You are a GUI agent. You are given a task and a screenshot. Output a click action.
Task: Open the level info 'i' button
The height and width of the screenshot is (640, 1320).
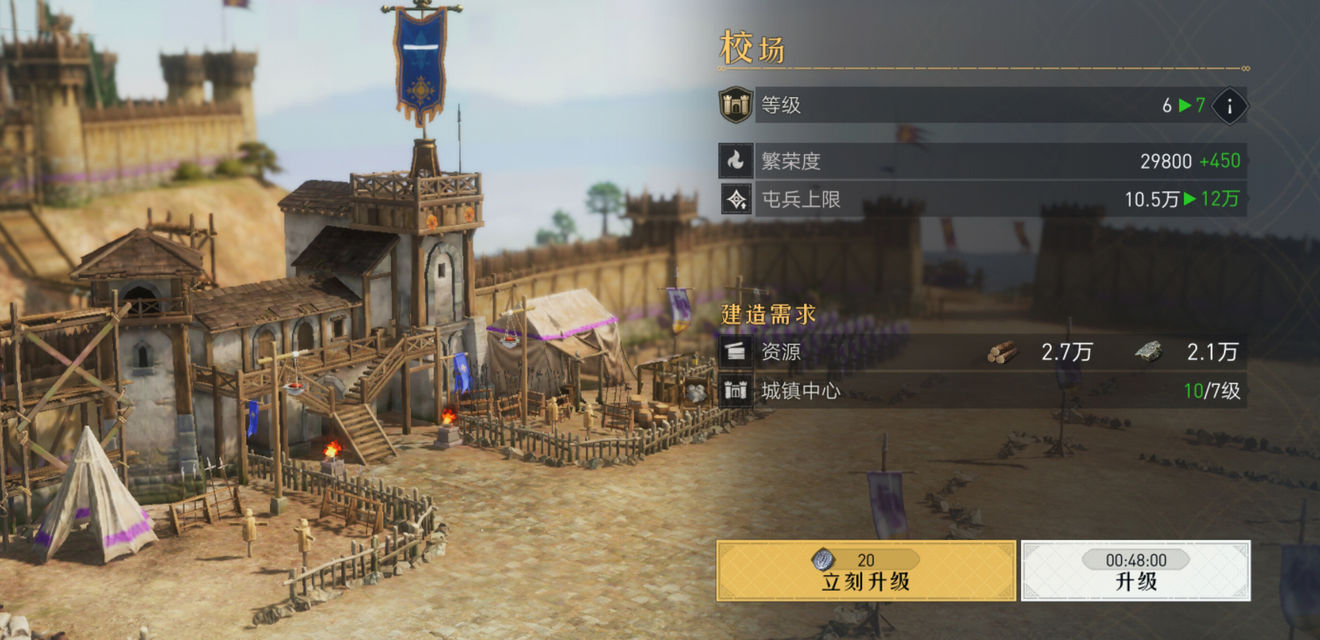1229,105
